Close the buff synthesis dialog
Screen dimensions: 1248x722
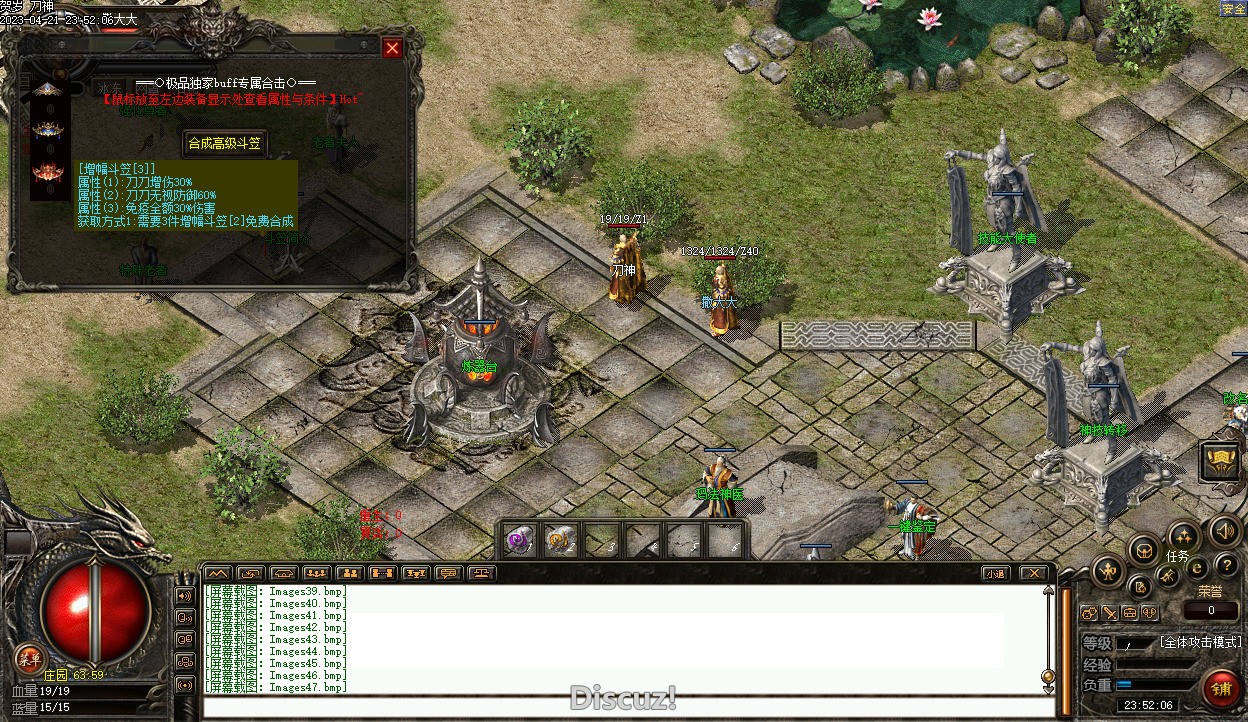tap(392, 48)
